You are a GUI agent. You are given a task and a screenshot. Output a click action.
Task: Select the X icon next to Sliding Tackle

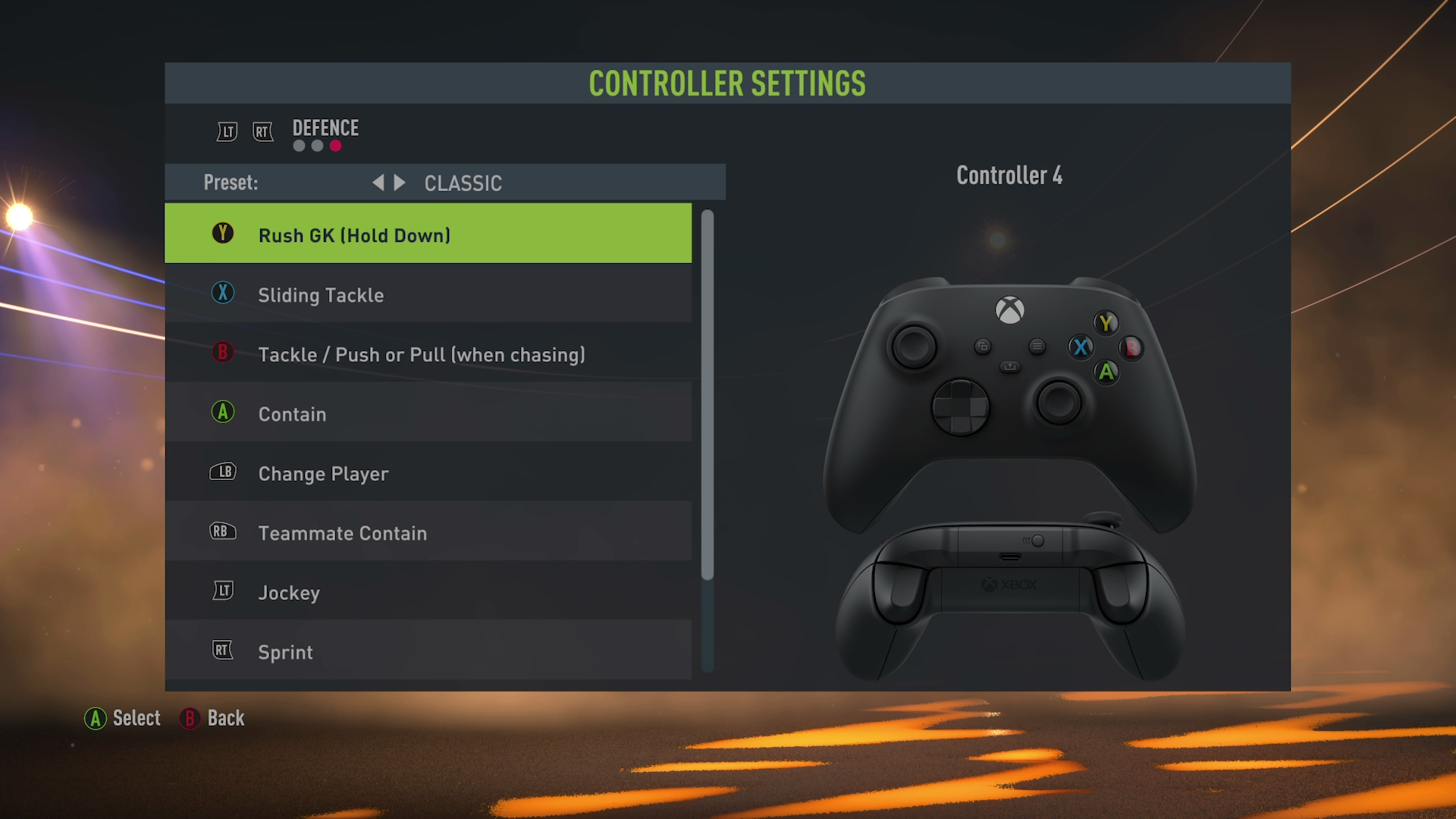[222, 294]
